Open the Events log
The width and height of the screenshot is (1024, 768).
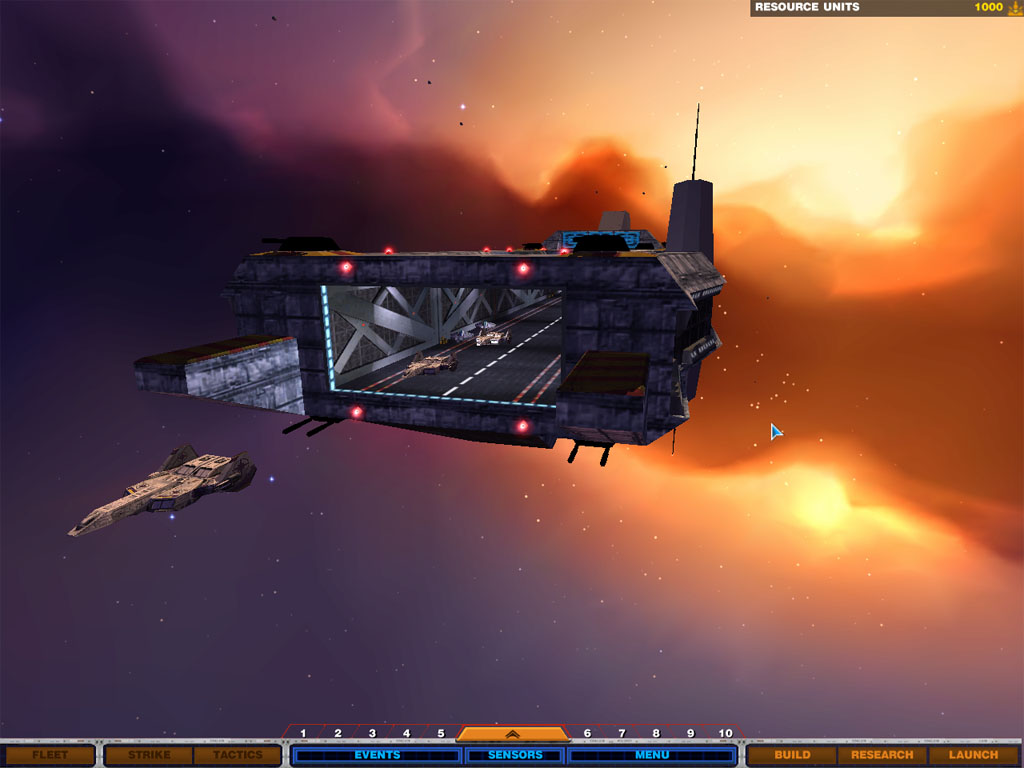click(x=377, y=755)
